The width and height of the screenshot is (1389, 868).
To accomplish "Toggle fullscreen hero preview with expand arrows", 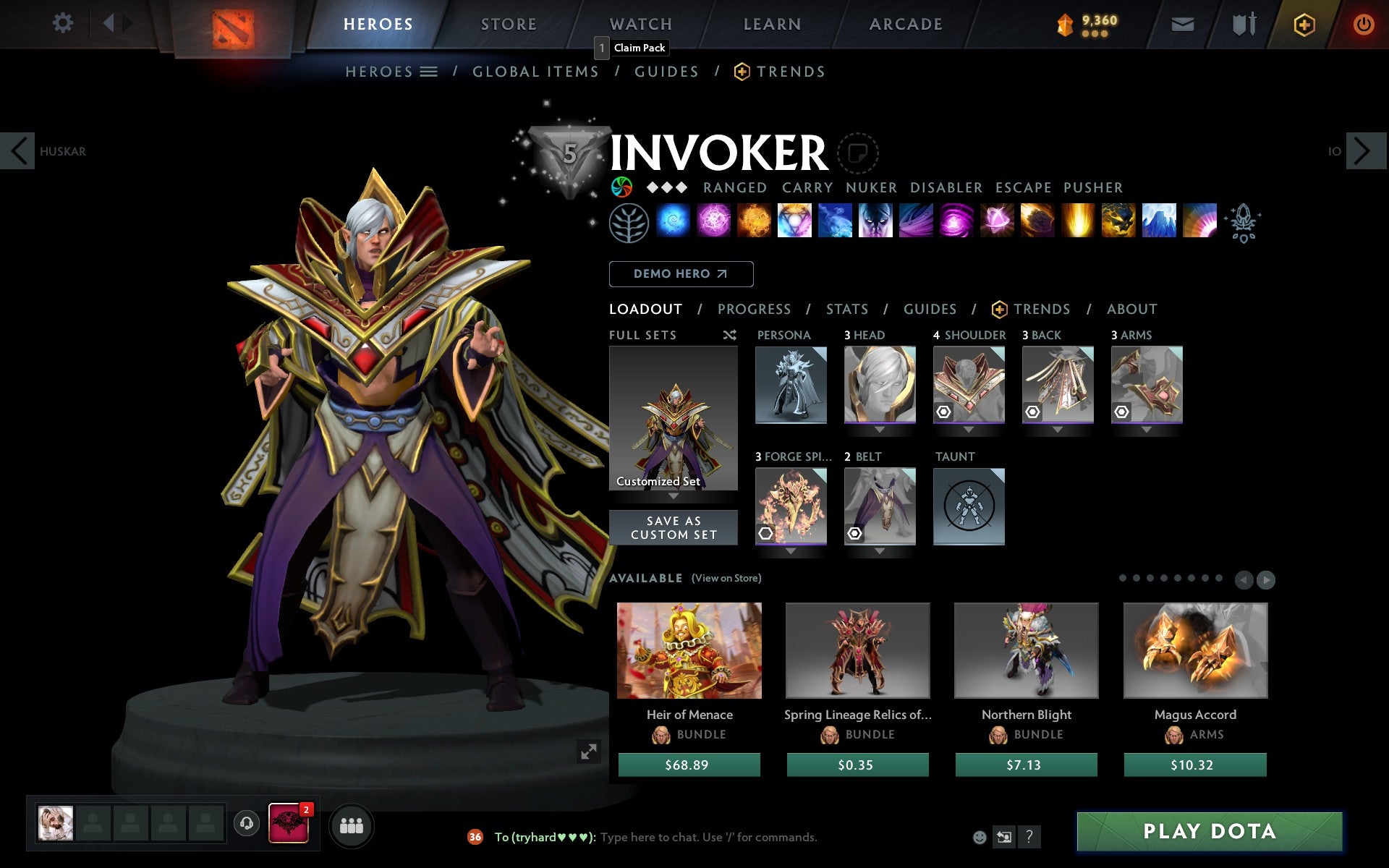I will point(589,753).
